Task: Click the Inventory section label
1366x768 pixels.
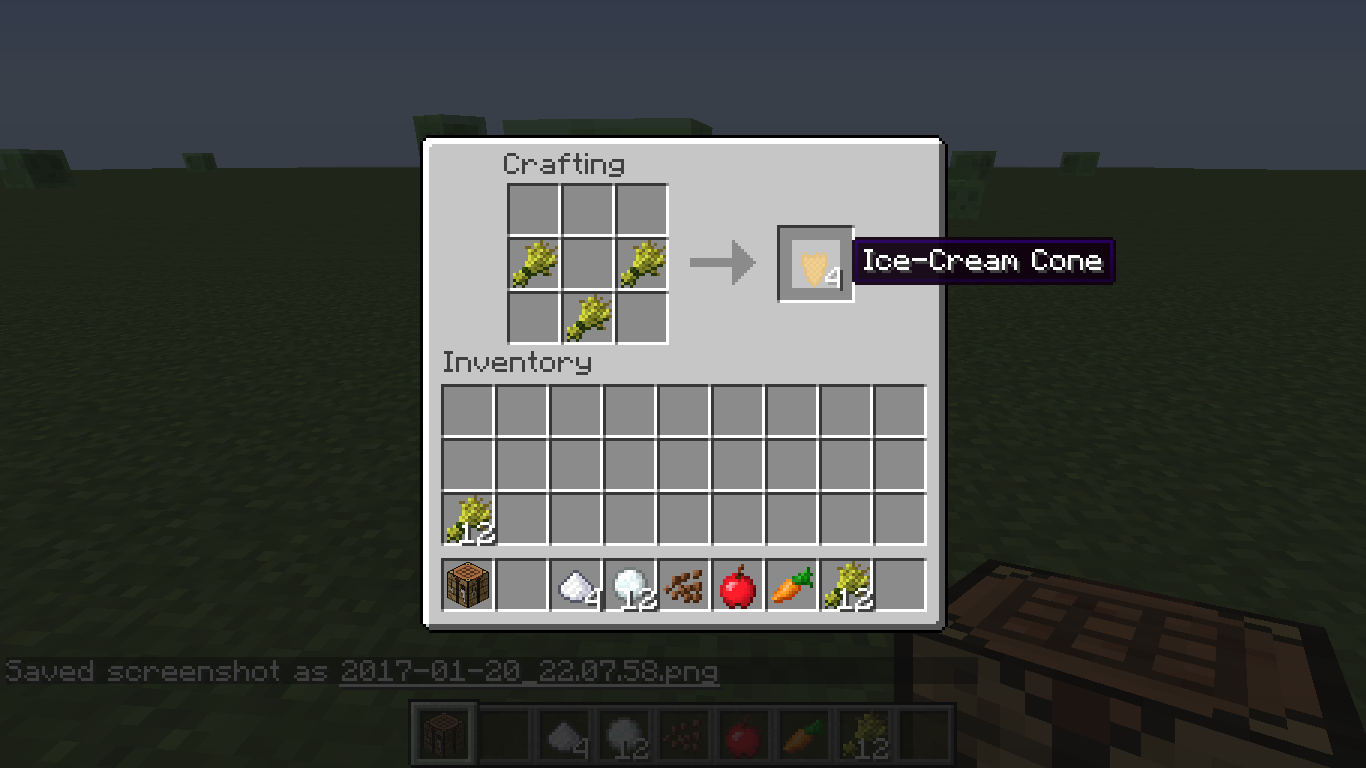Action: (518, 363)
